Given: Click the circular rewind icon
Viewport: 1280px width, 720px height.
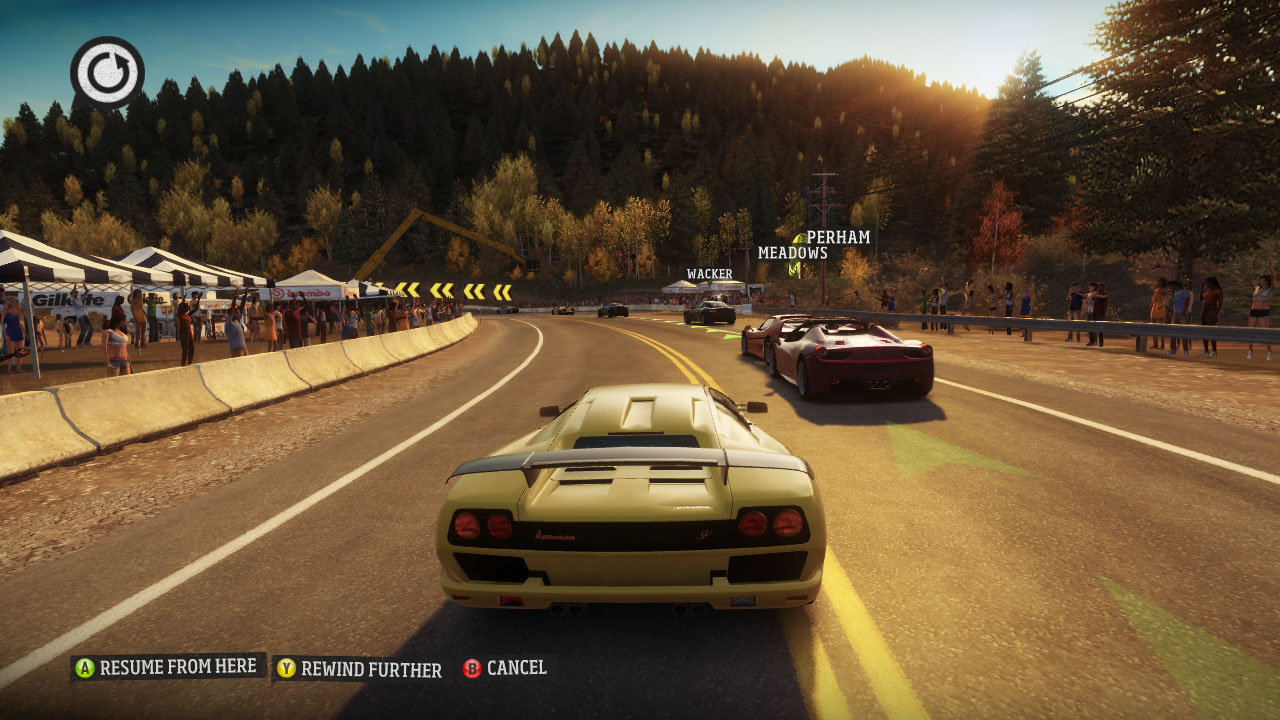Looking at the screenshot, I should click(x=107, y=73).
